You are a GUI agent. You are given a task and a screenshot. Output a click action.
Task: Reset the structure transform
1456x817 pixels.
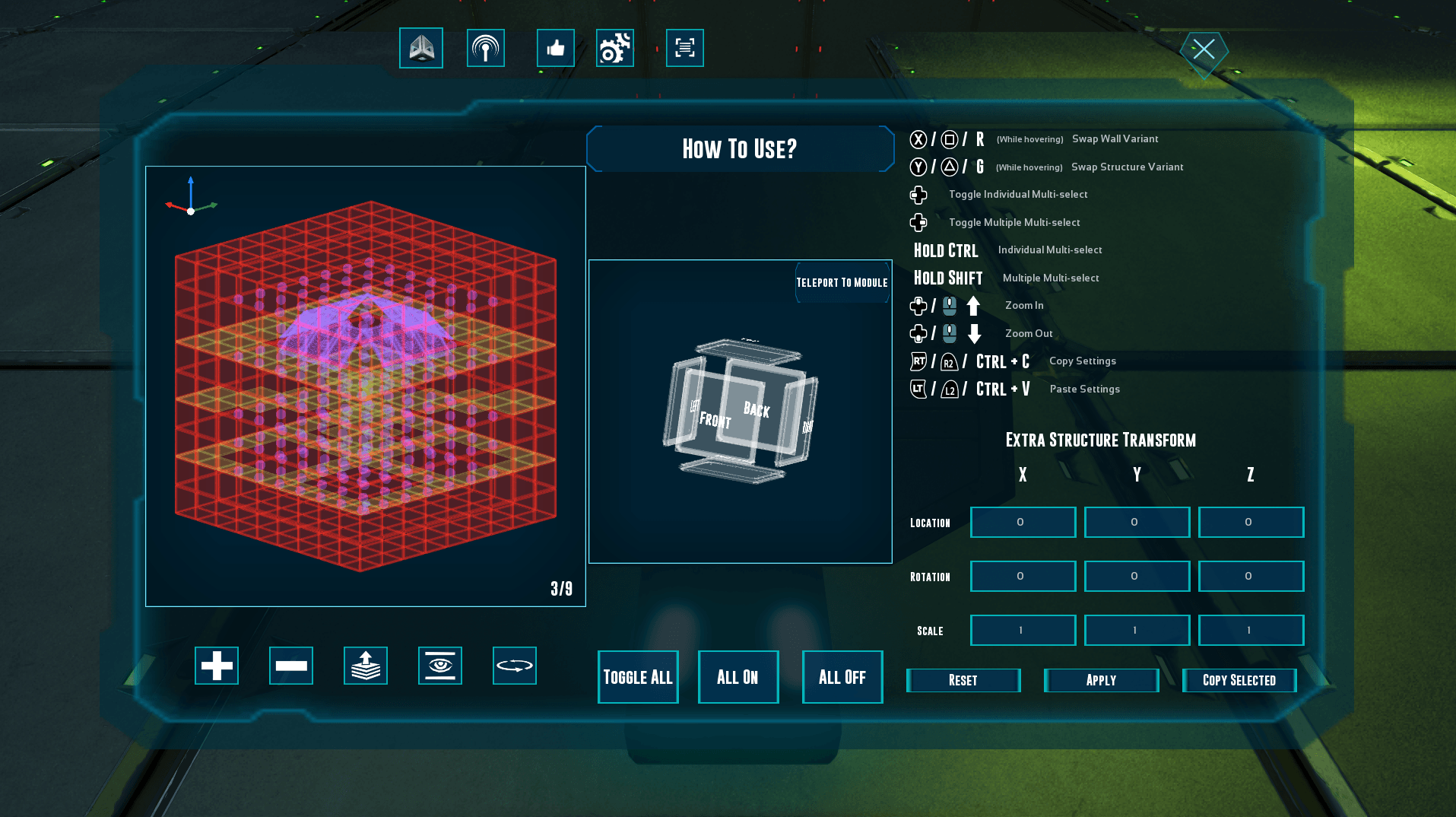tap(963, 680)
